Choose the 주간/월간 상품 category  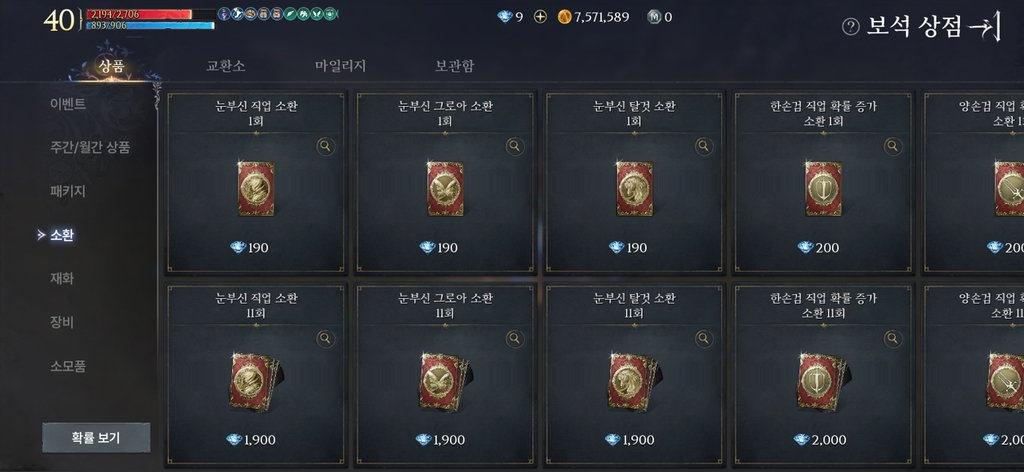pyautogui.click(x=90, y=147)
